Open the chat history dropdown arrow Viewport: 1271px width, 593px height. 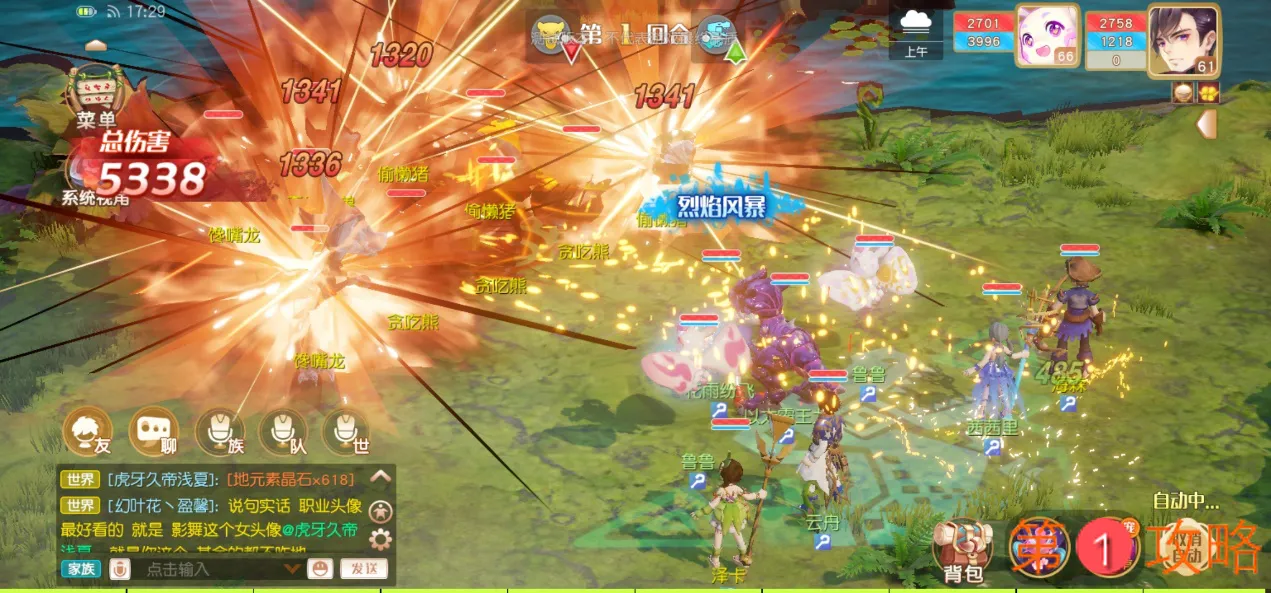pyautogui.click(x=293, y=569)
